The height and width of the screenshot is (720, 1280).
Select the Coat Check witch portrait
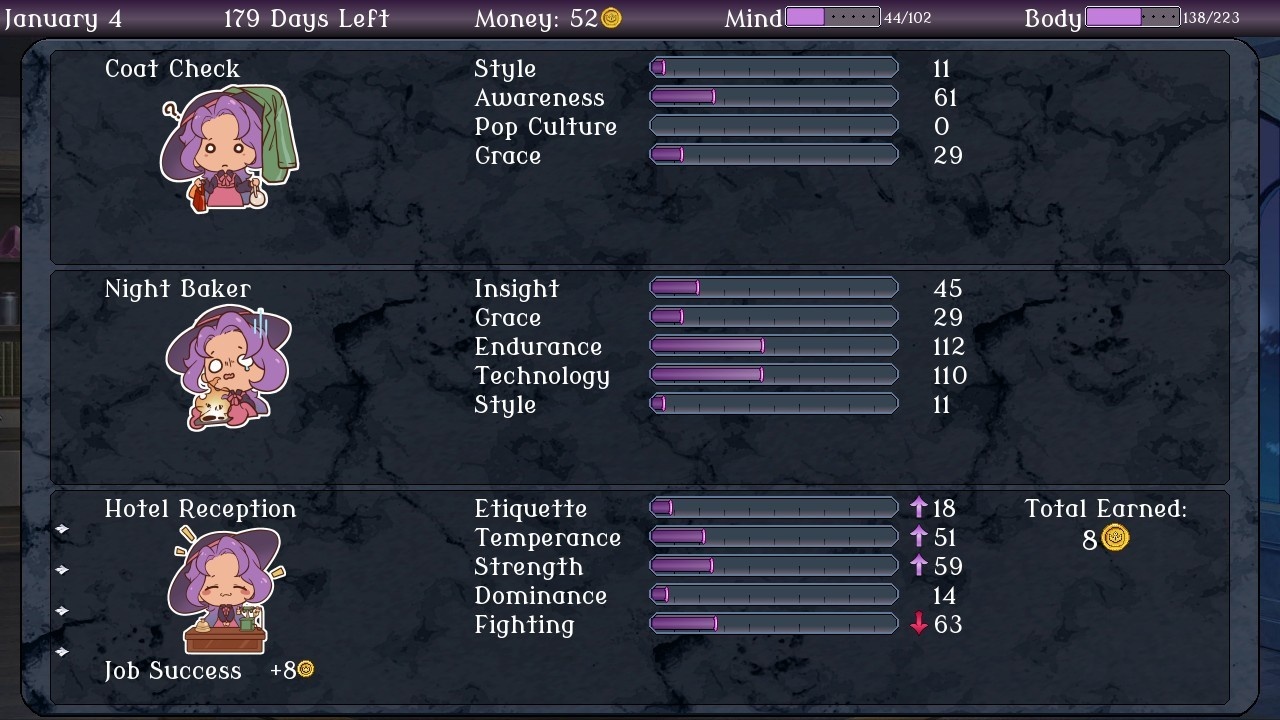coord(225,145)
